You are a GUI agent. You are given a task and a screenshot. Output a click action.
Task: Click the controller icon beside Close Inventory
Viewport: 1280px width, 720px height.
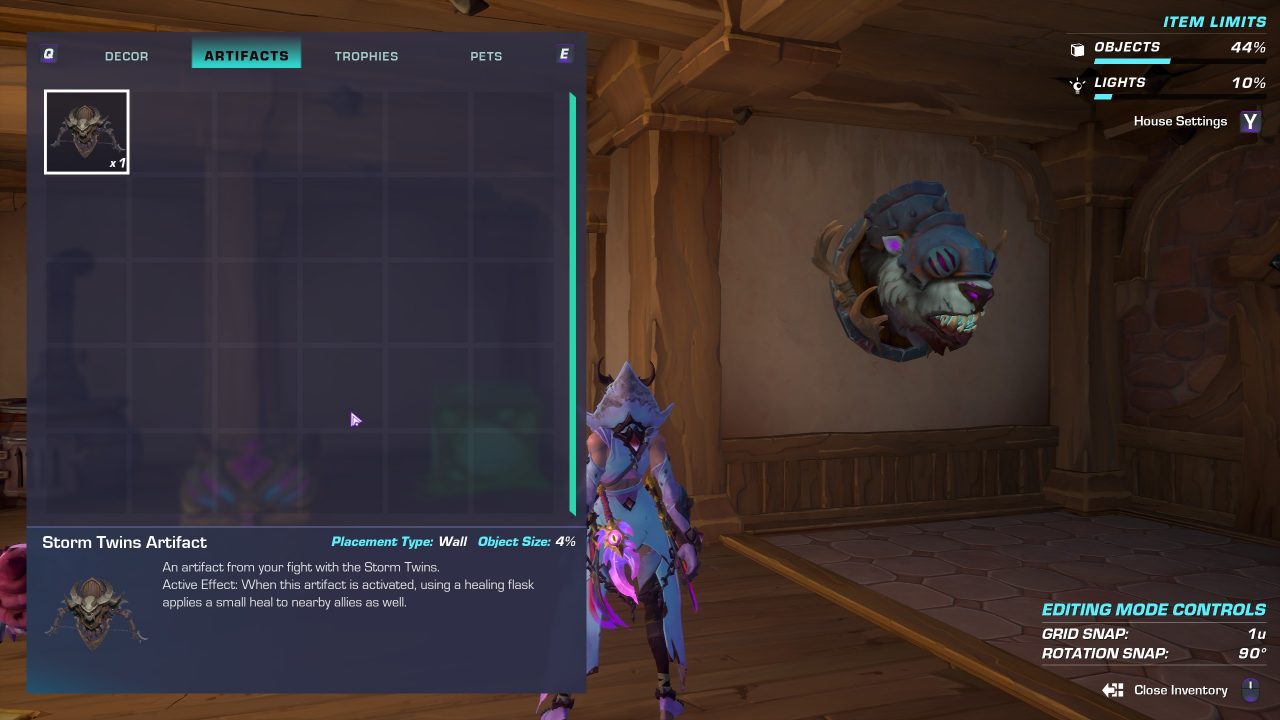(1110, 690)
